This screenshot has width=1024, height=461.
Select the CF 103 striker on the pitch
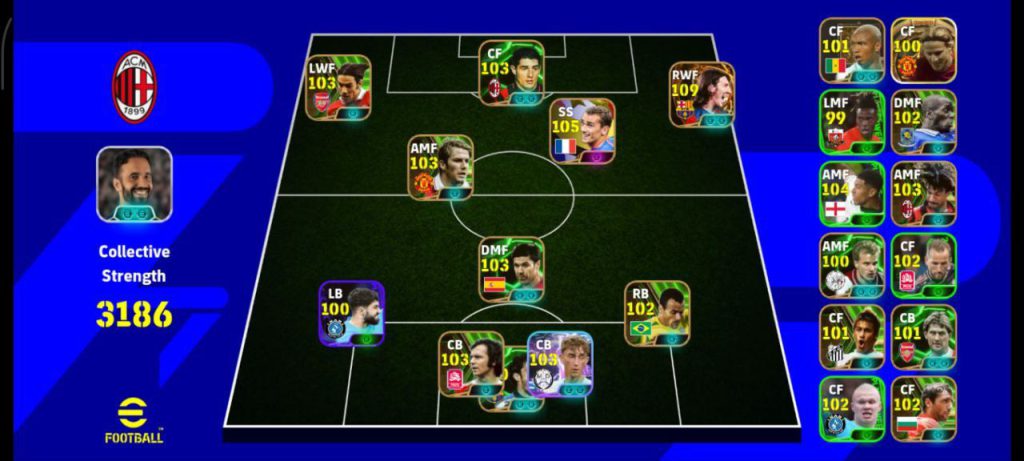511,72
